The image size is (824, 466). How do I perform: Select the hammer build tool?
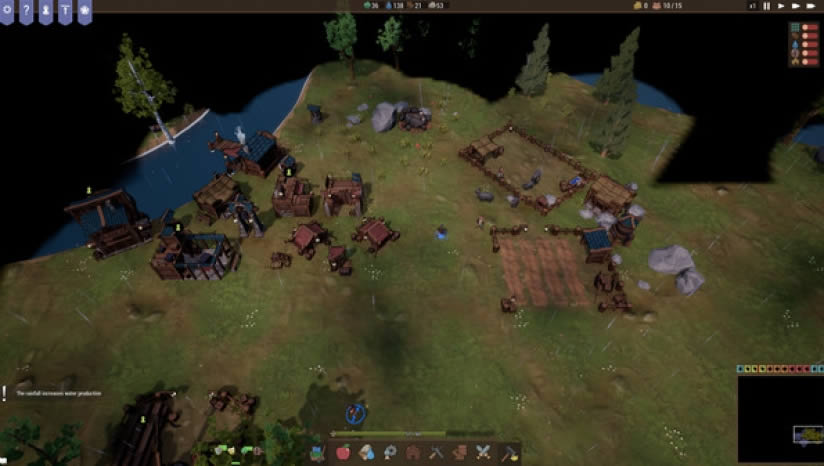(508, 452)
